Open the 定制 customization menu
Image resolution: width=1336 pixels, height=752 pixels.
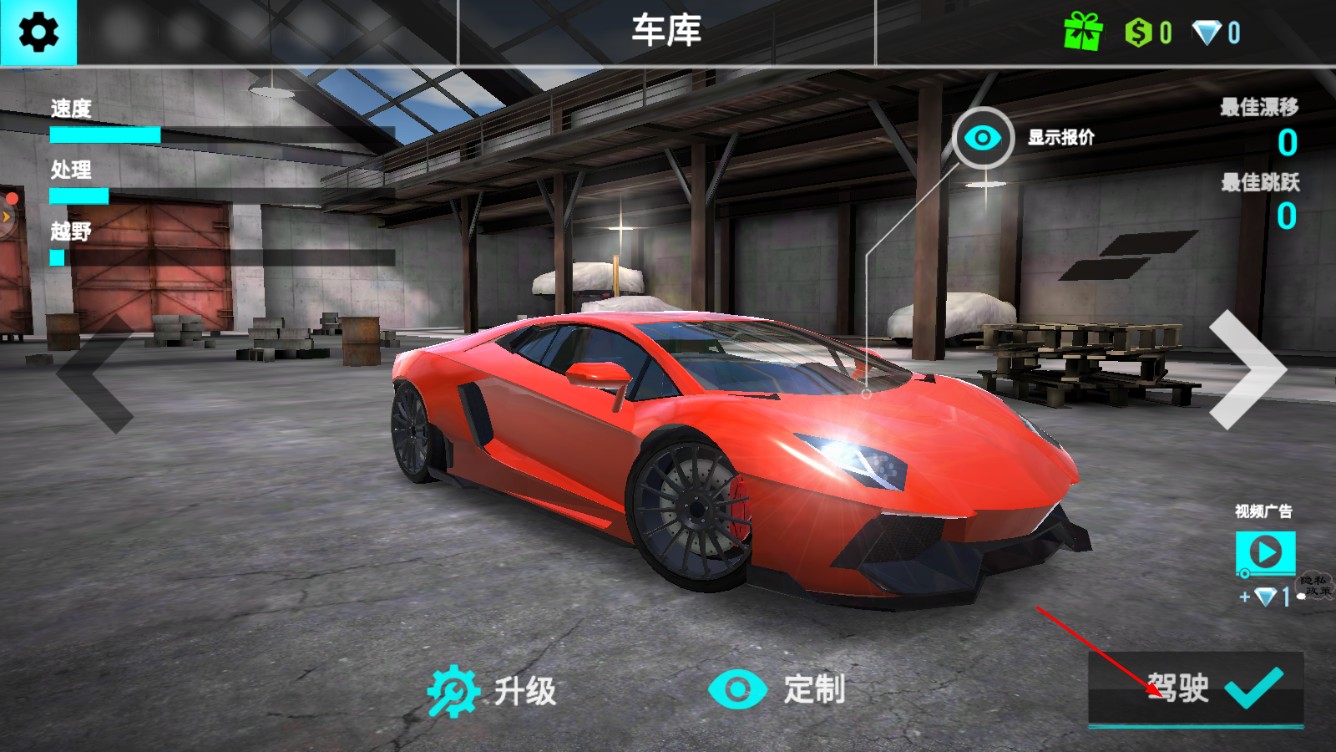pos(776,689)
